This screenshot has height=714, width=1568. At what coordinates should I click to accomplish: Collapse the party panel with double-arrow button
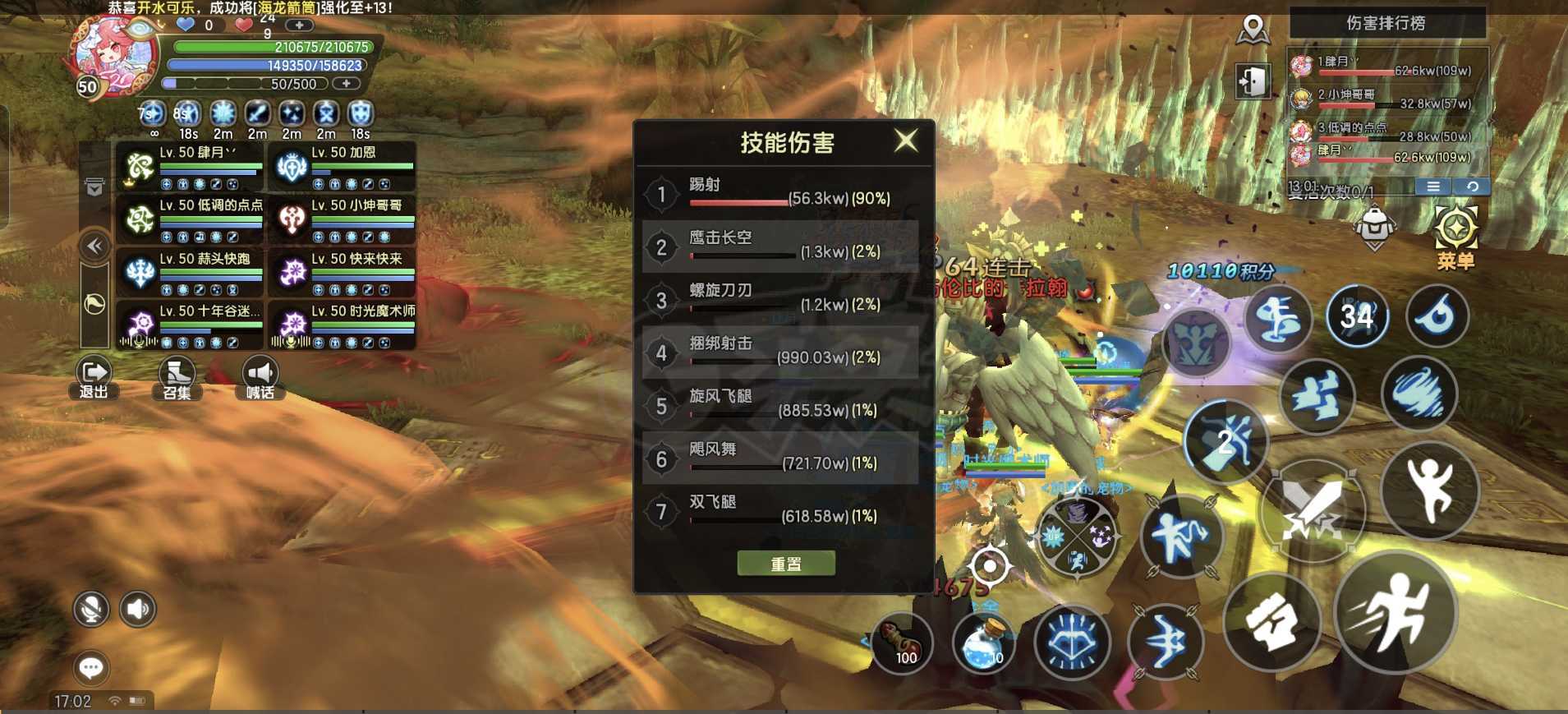[x=95, y=246]
